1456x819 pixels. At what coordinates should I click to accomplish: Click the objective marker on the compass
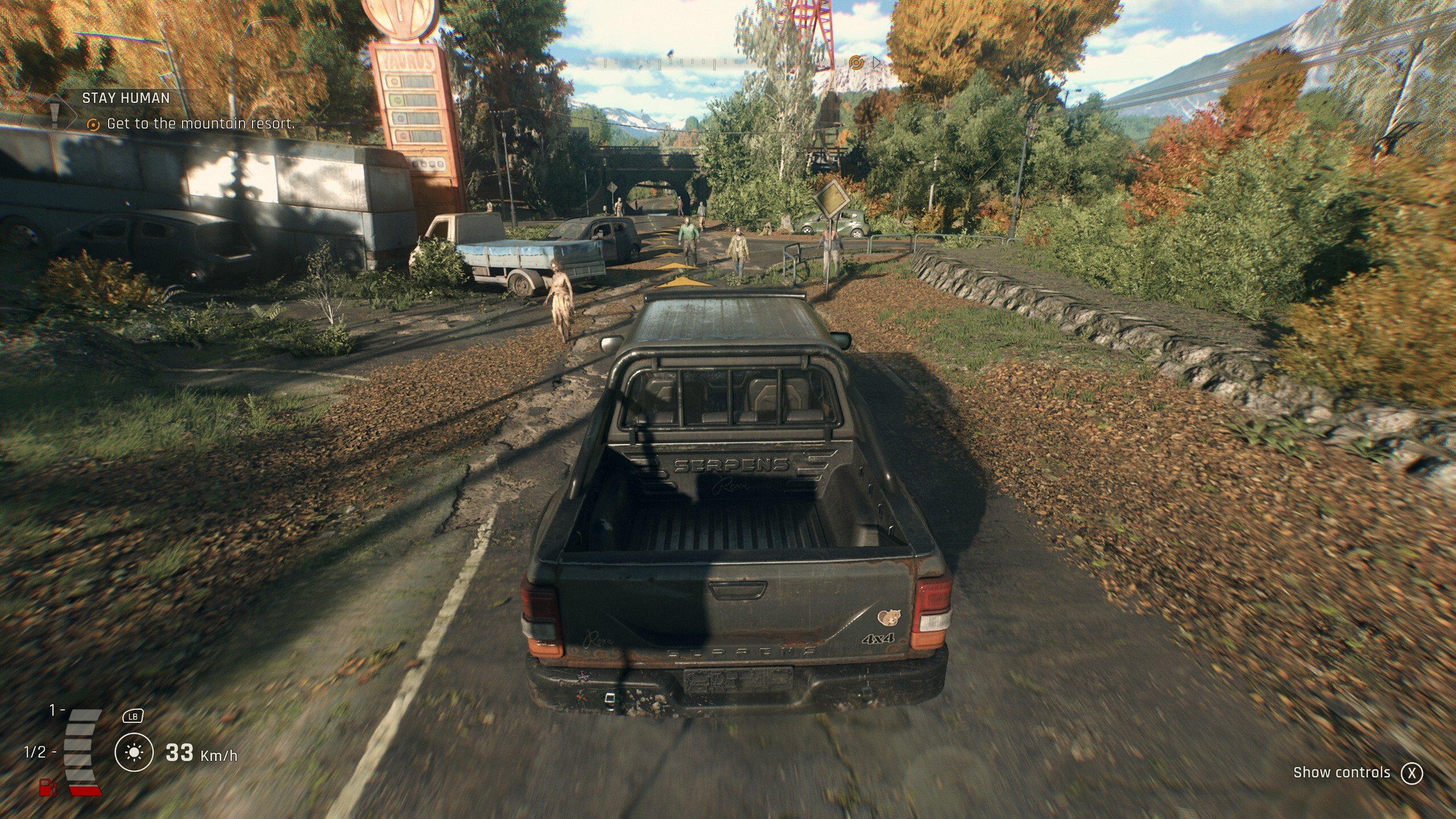tap(856, 61)
